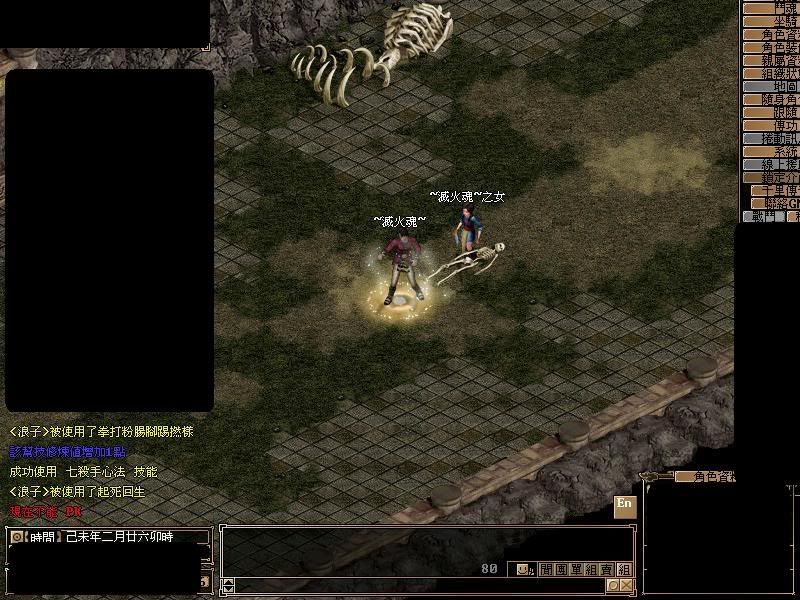Toggle the En input language button
The height and width of the screenshot is (600, 800).
pos(625,505)
